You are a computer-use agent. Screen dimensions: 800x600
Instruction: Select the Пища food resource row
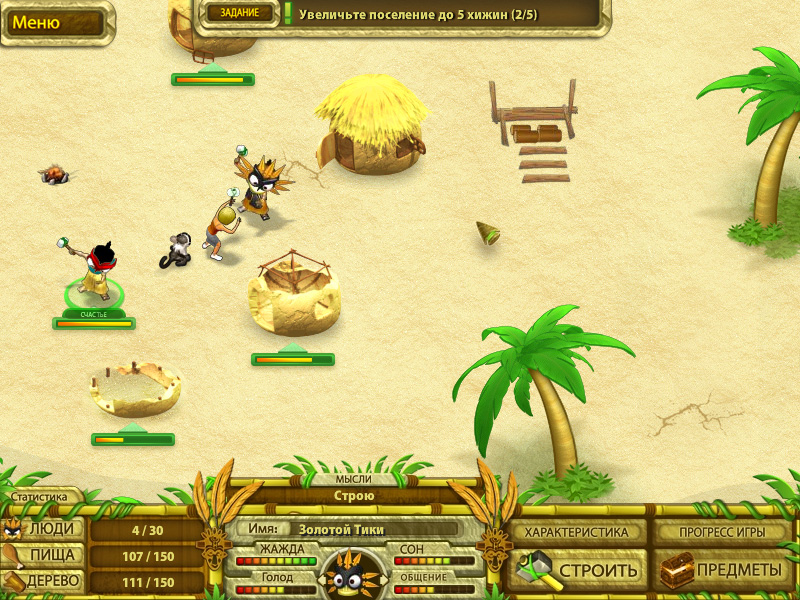[x=45, y=555]
